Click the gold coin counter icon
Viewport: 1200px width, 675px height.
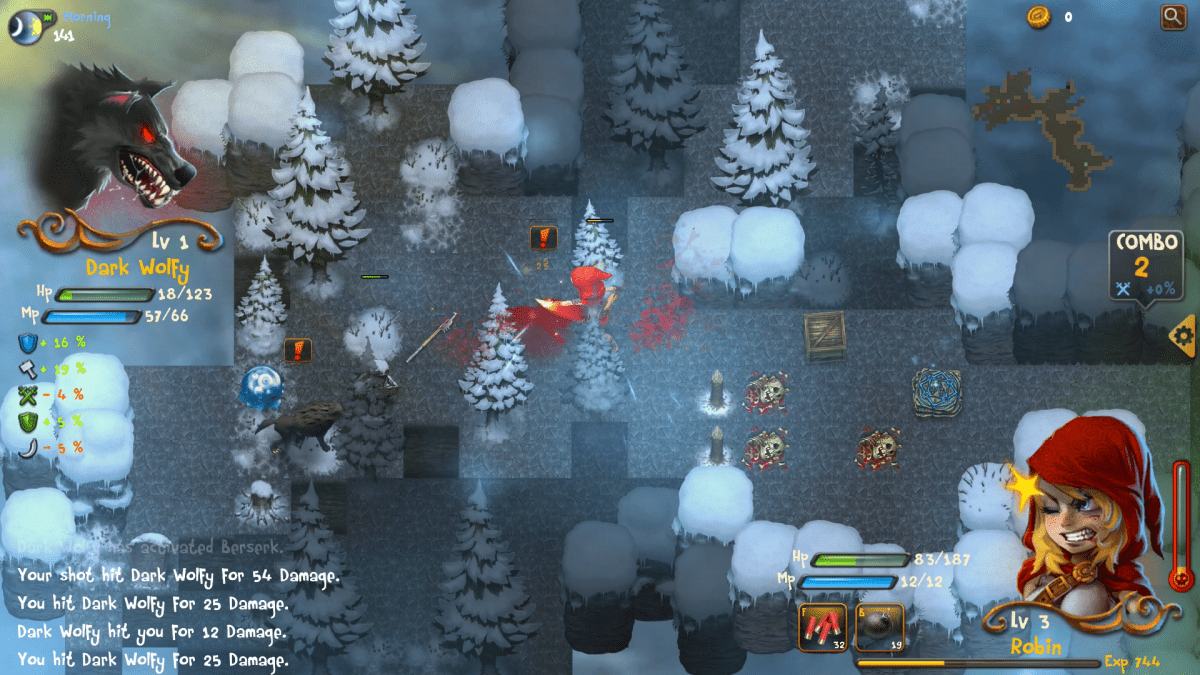click(1038, 16)
